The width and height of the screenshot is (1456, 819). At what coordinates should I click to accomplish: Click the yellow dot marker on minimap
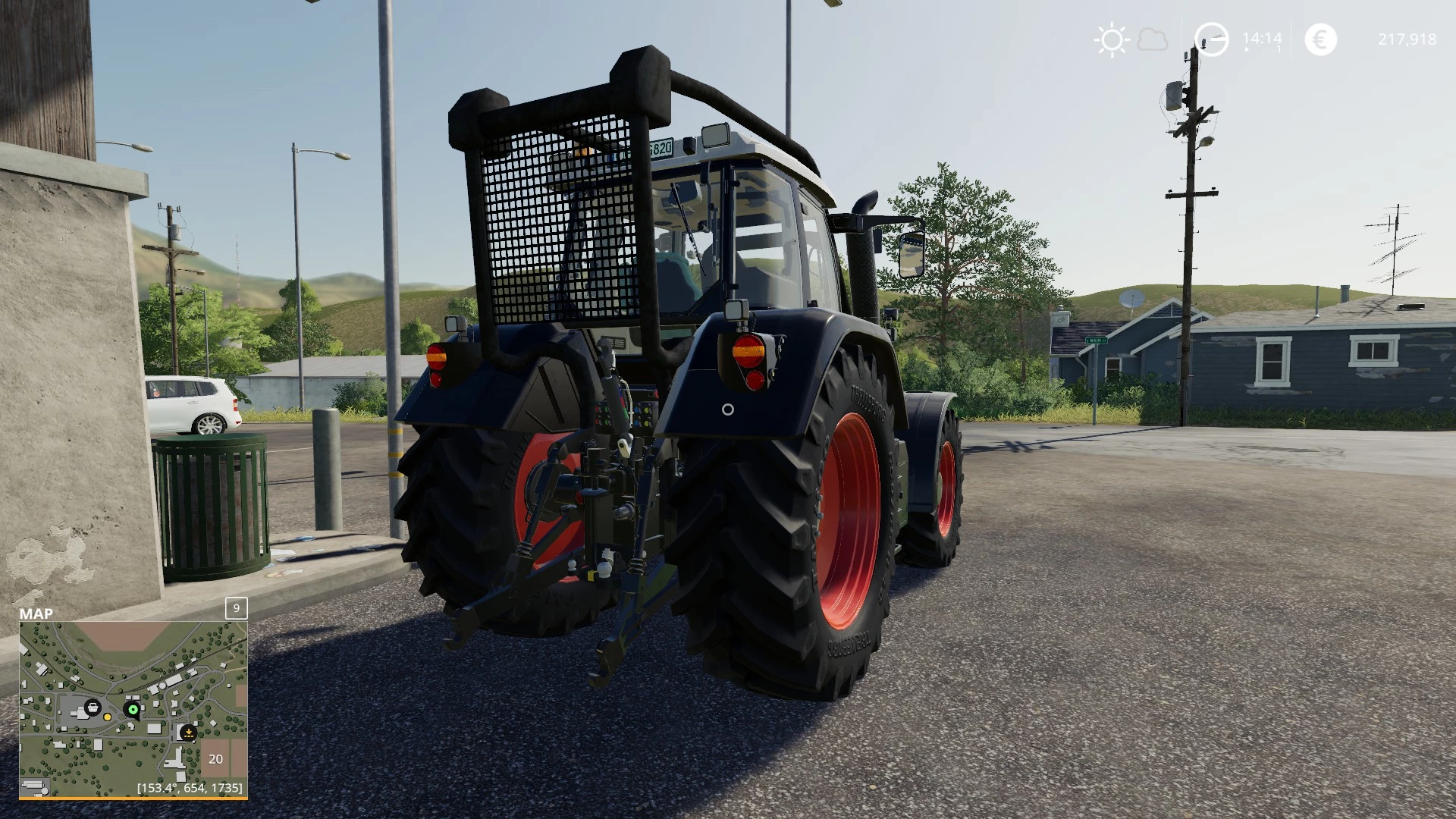tap(108, 717)
